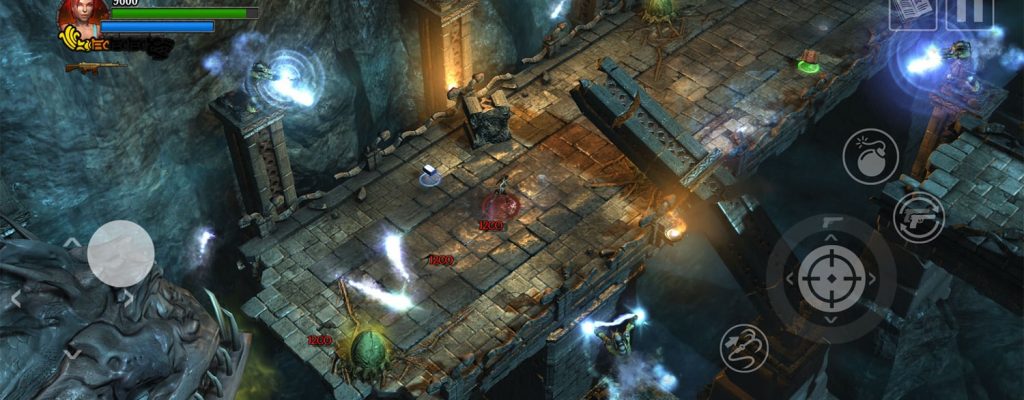This screenshot has height=400, width=1024.
Task: Pause the game
Action: [x=969, y=11]
